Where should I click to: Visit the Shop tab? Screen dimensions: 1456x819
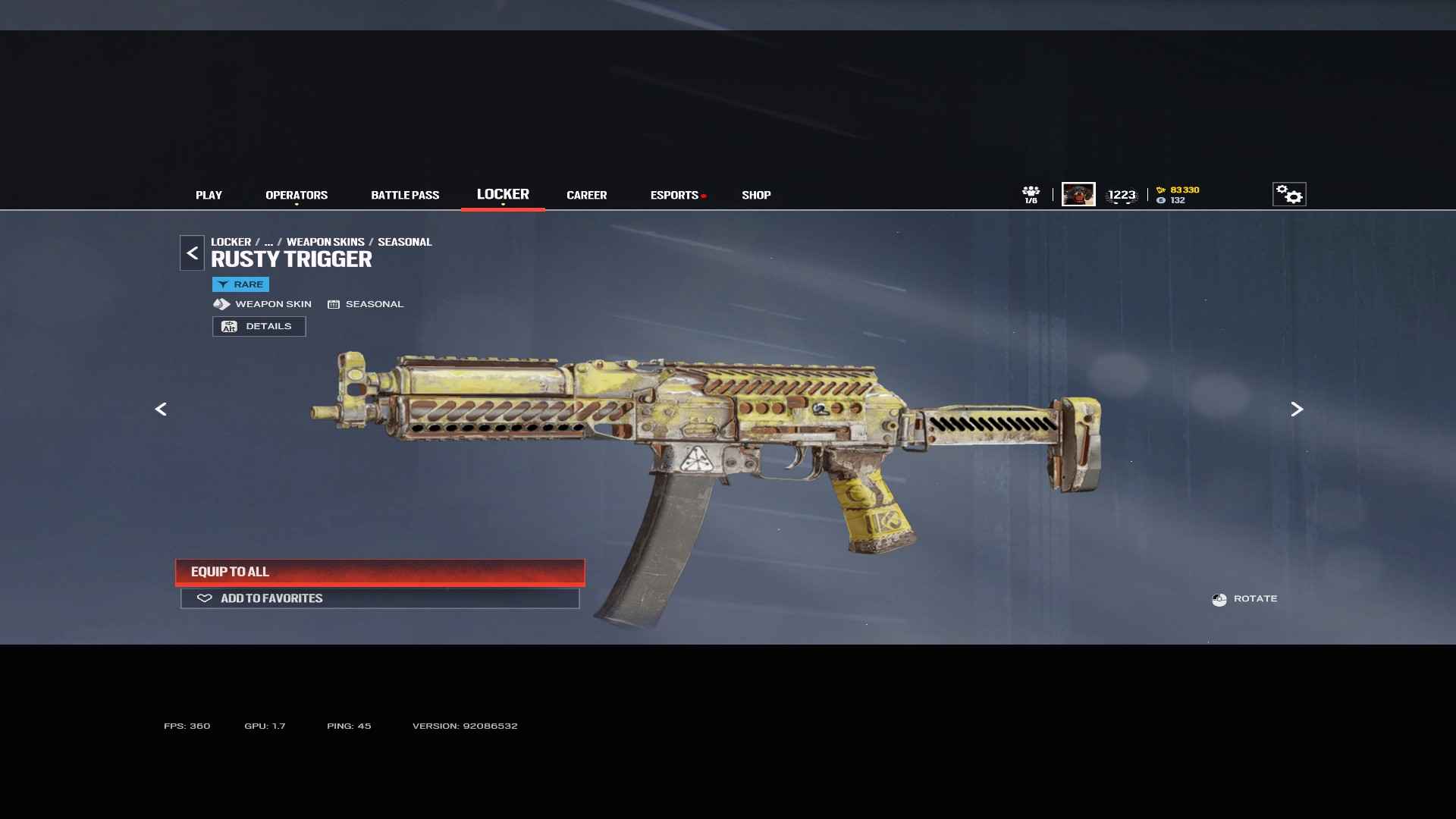756,195
